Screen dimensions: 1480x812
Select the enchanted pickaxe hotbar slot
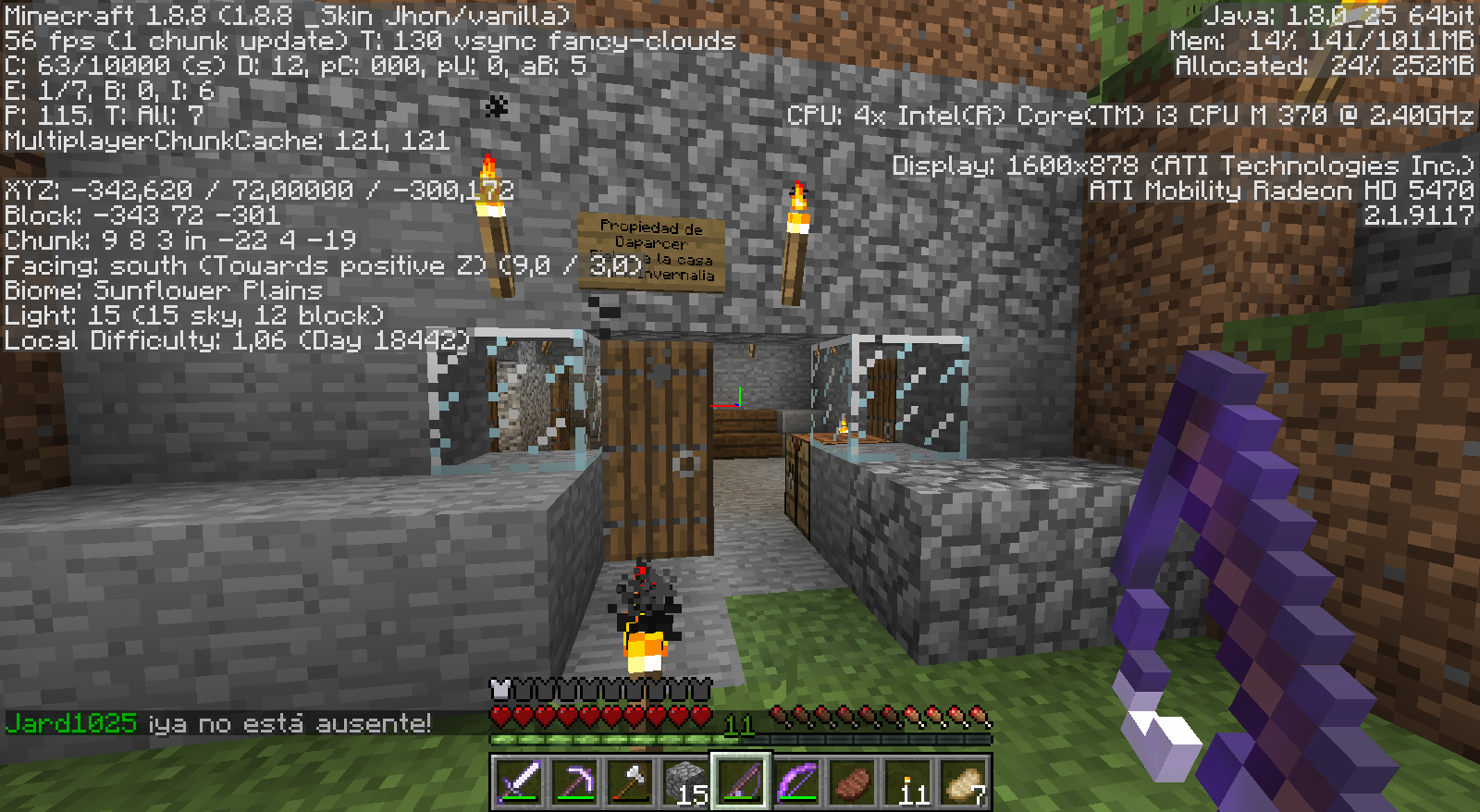574,782
